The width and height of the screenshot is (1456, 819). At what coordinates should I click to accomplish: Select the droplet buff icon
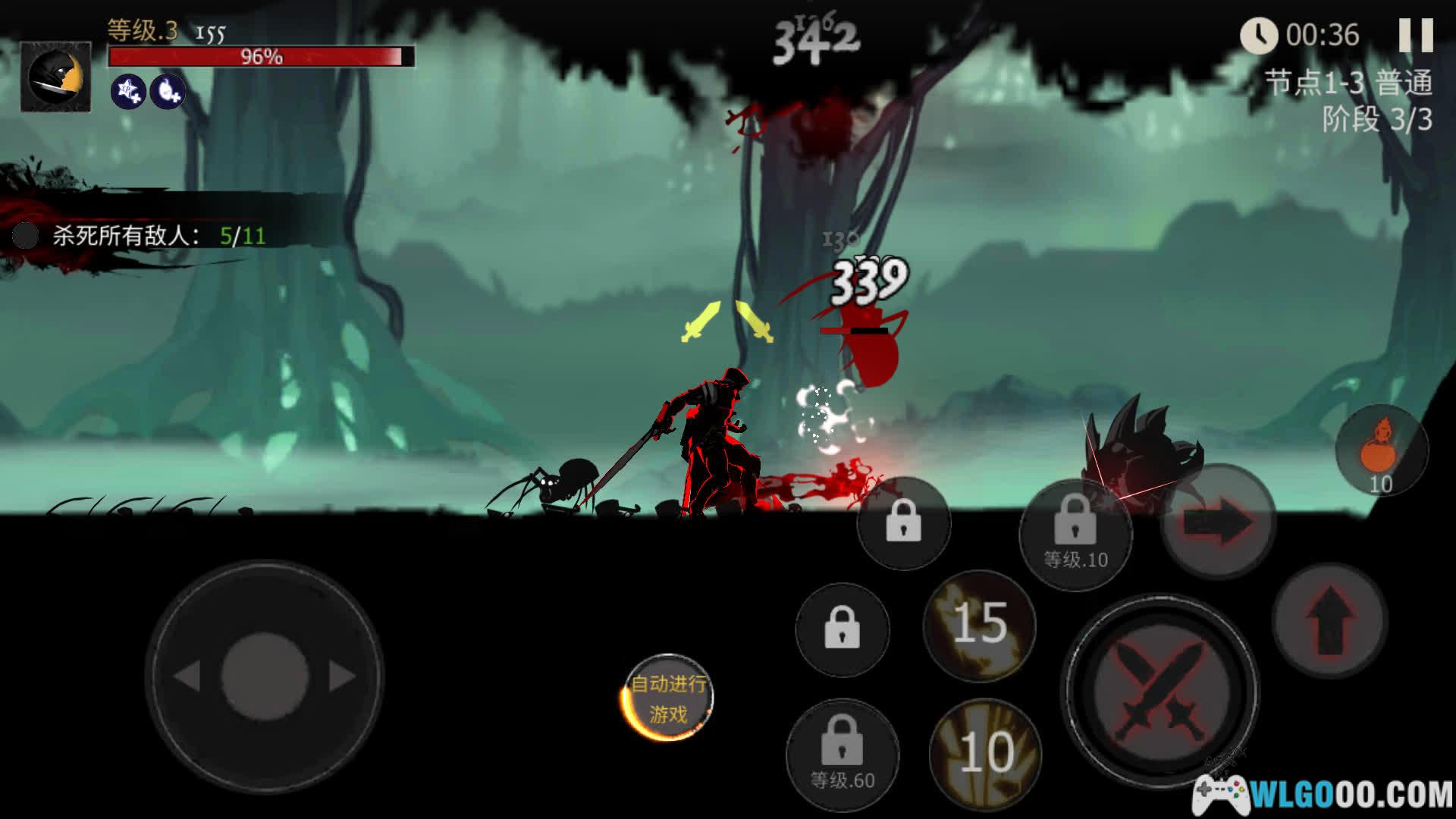(x=168, y=92)
